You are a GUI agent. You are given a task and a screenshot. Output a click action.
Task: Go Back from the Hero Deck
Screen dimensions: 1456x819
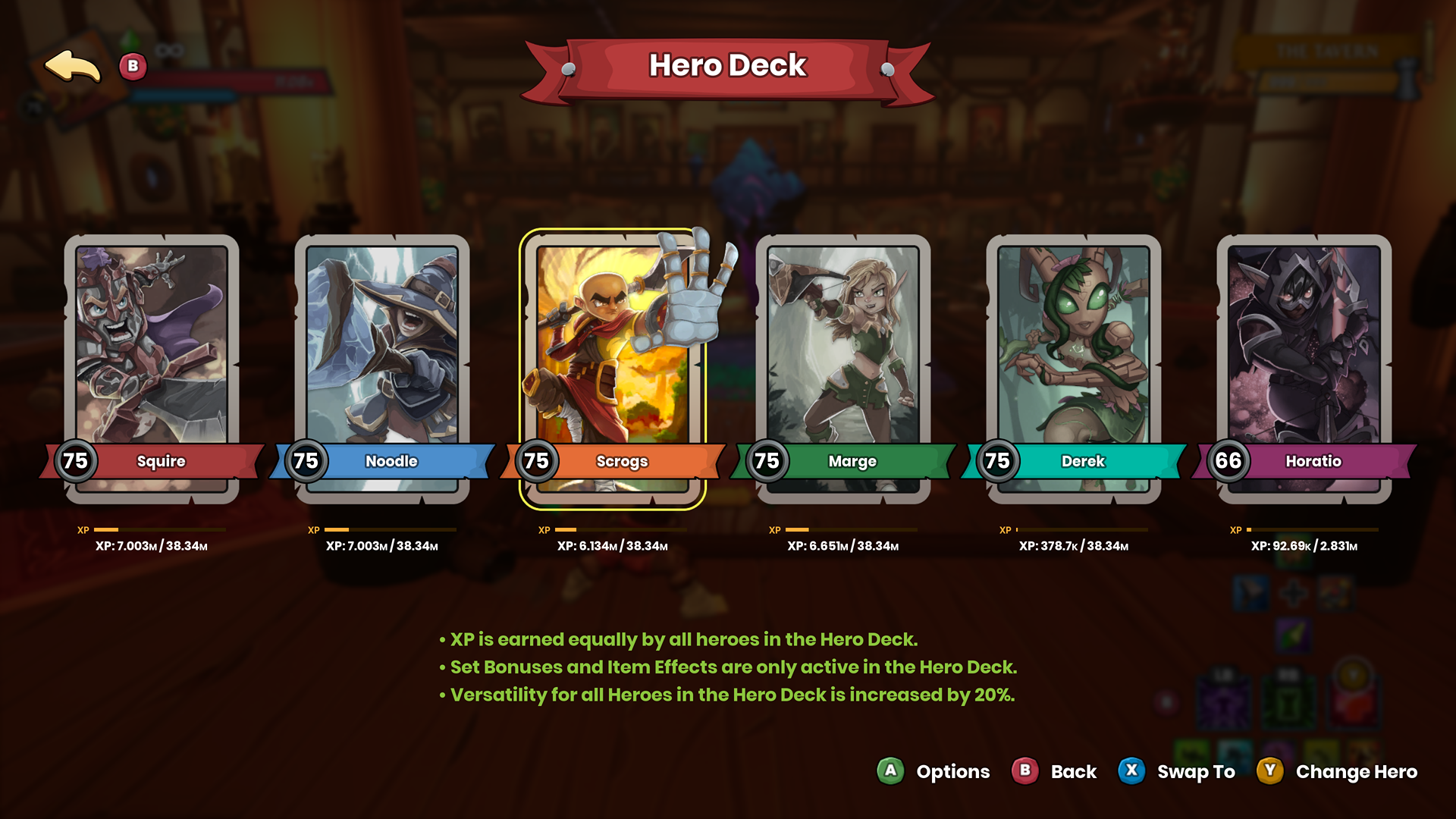click(x=1055, y=771)
